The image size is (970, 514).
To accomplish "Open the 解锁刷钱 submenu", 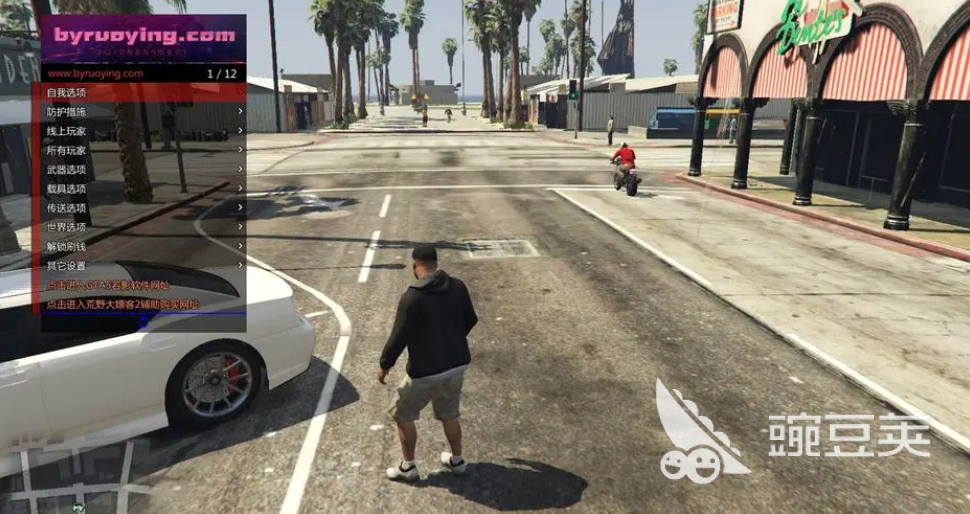I will tap(143, 246).
